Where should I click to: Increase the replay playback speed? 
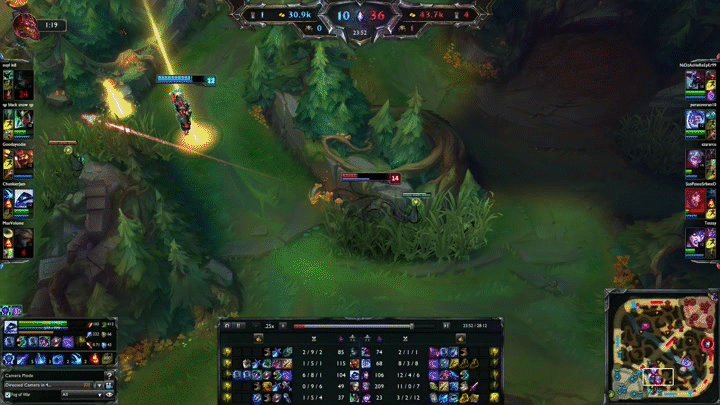(x=283, y=325)
